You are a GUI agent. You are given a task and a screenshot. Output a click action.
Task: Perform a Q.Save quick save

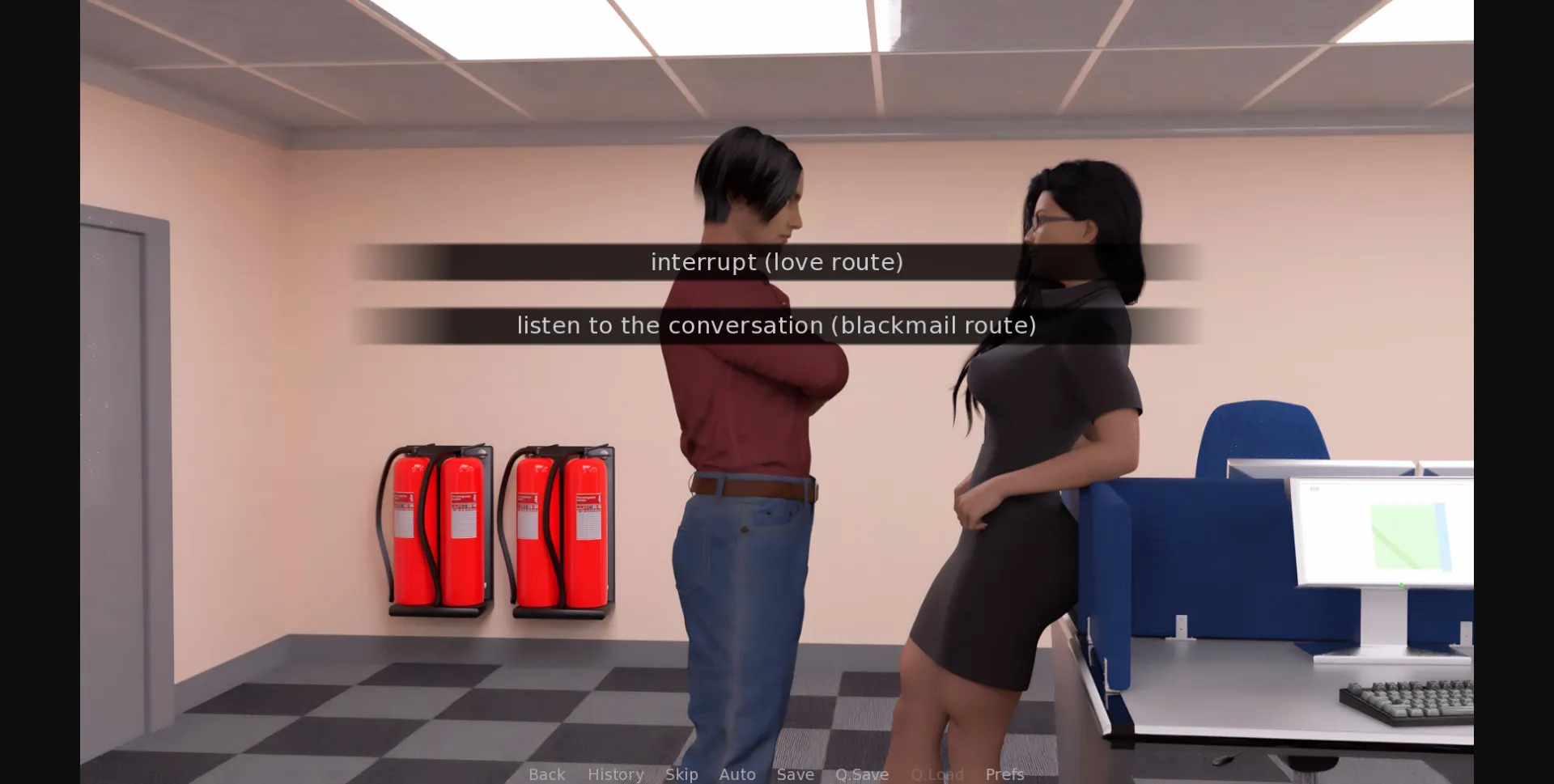tap(862, 773)
